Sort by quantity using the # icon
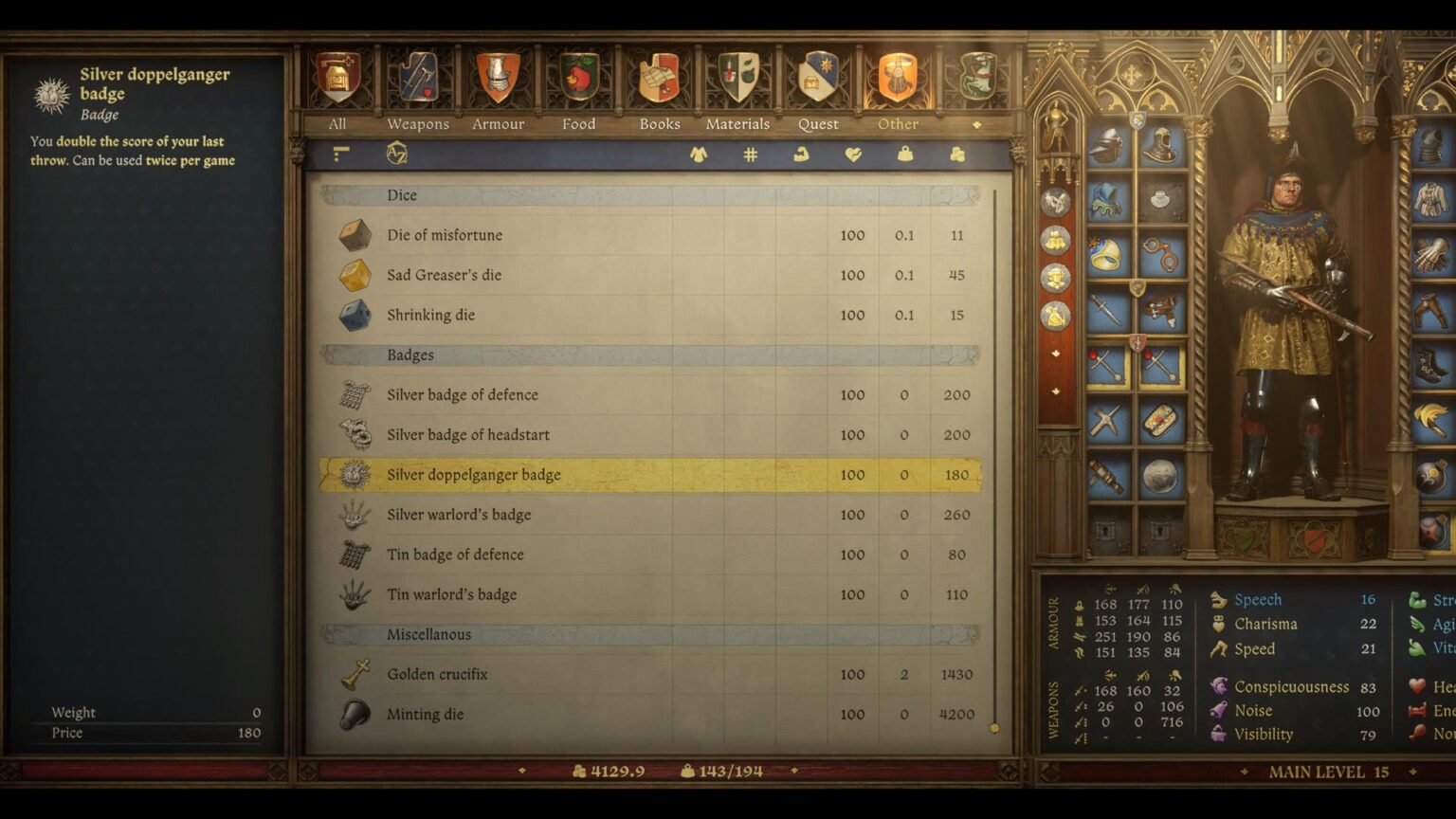The width and height of the screenshot is (1456, 819). point(751,155)
